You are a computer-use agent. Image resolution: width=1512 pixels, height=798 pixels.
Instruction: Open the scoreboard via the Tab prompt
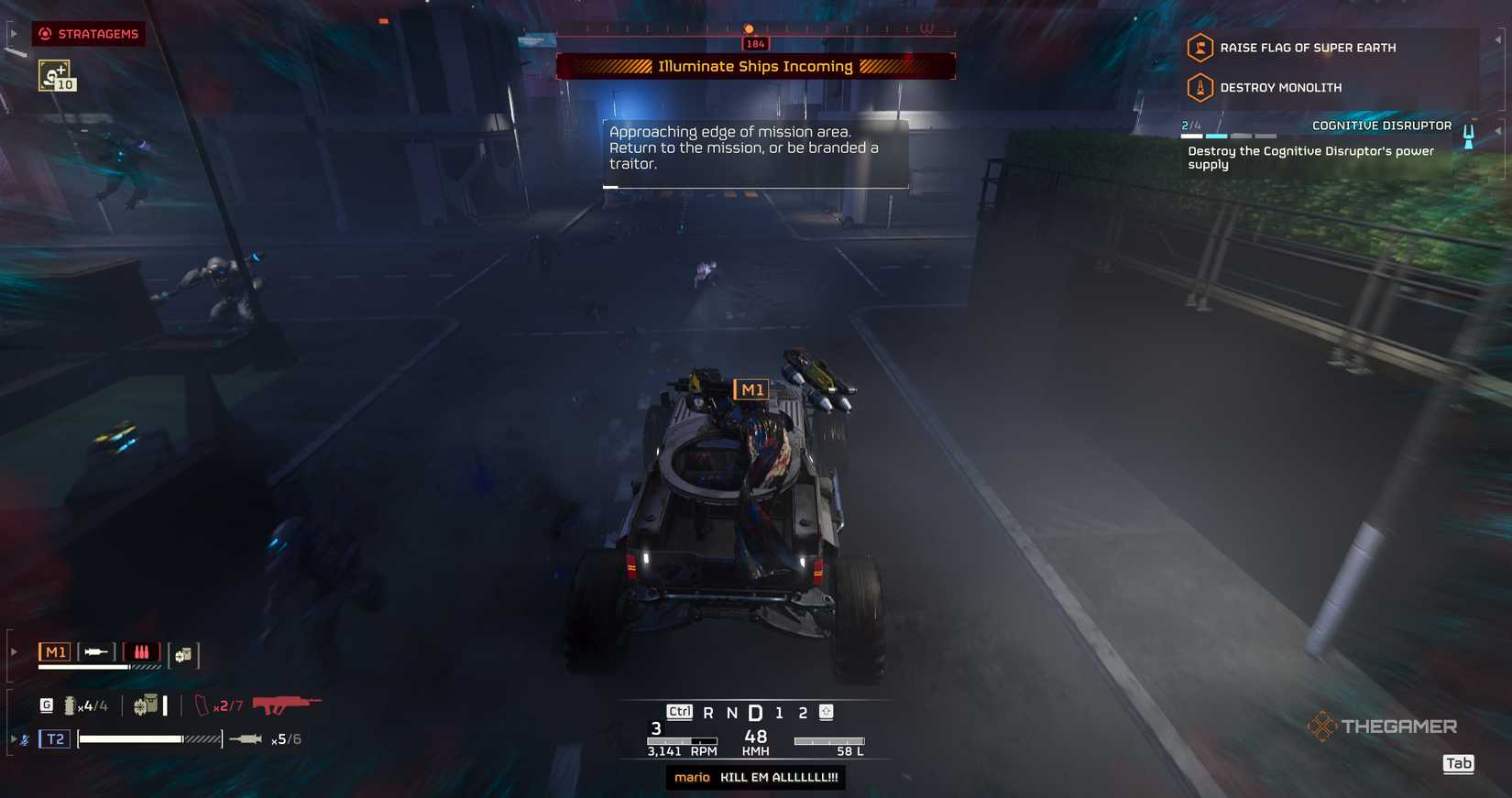pos(1458,763)
